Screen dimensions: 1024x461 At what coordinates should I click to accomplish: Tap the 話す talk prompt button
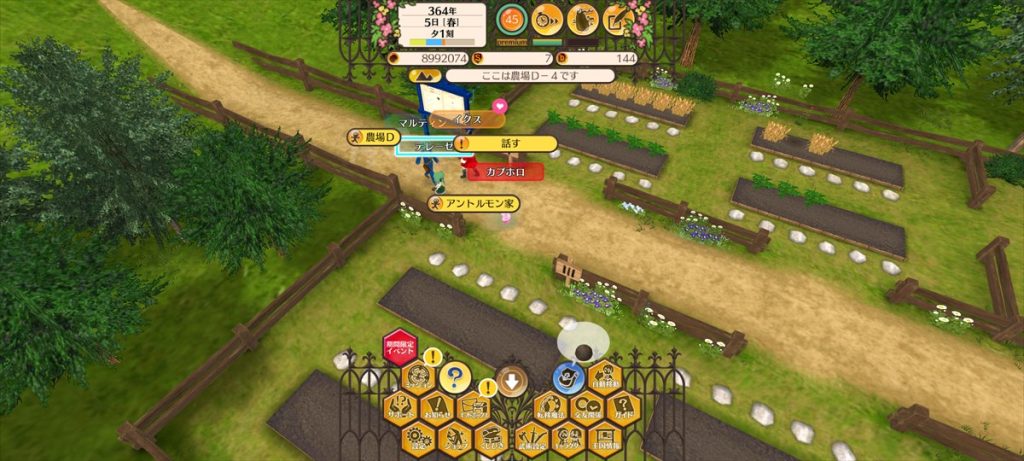[510, 143]
